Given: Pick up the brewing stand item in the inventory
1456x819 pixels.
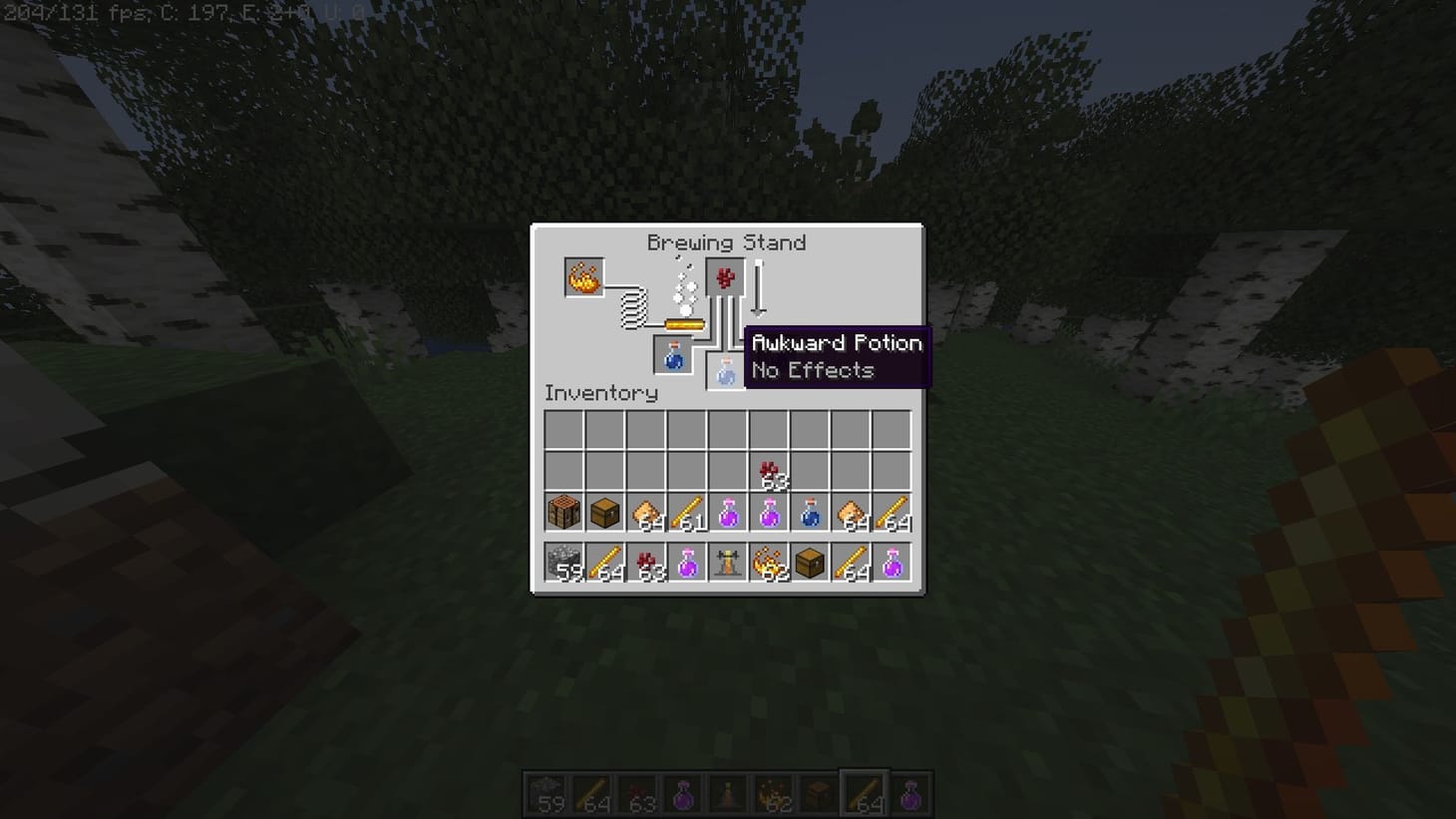Looking at the screenshot, I should (726, 564).
